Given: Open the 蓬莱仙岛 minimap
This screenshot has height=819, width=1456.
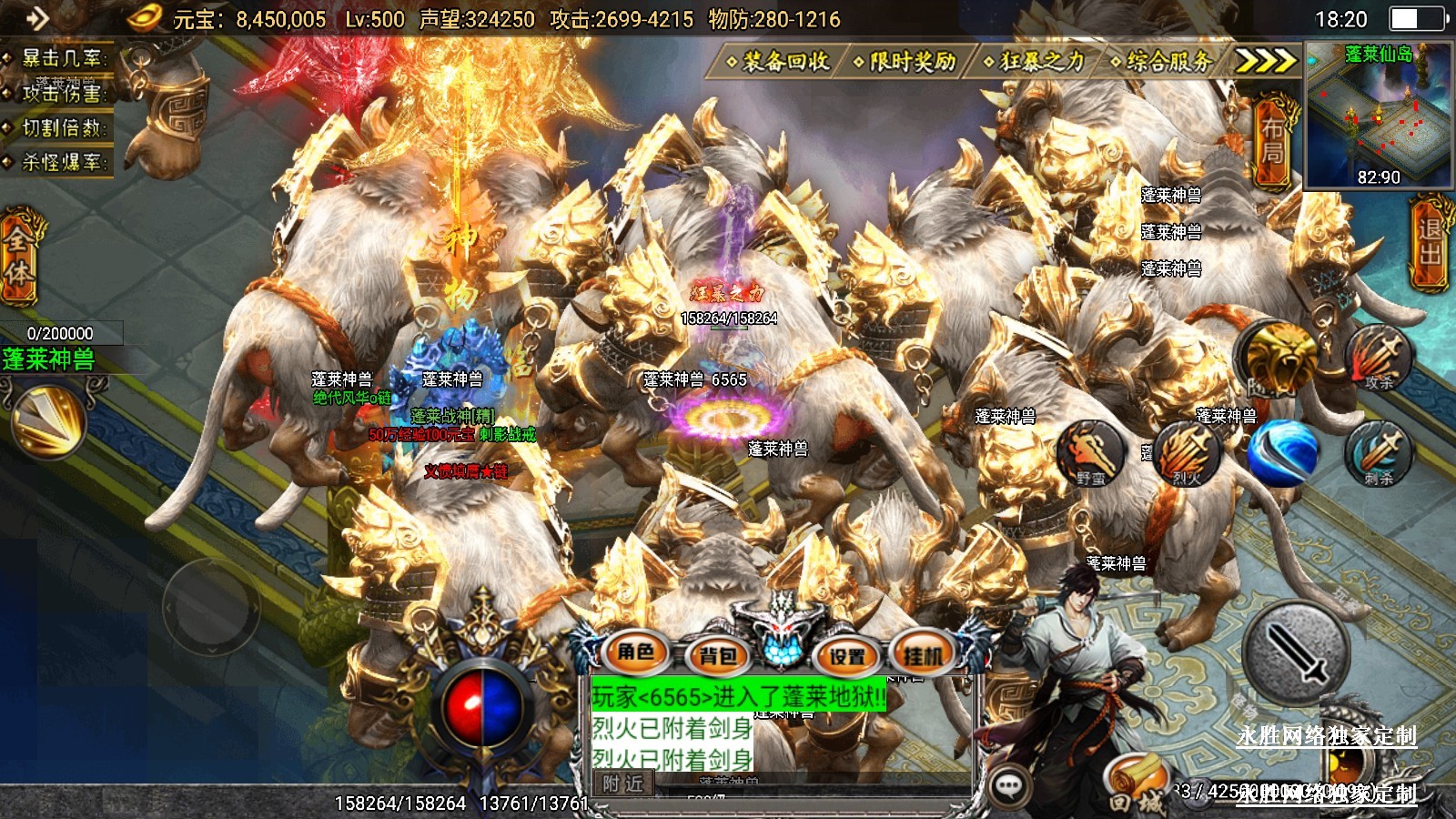Looking at the screenshot, I should 1378,116.
